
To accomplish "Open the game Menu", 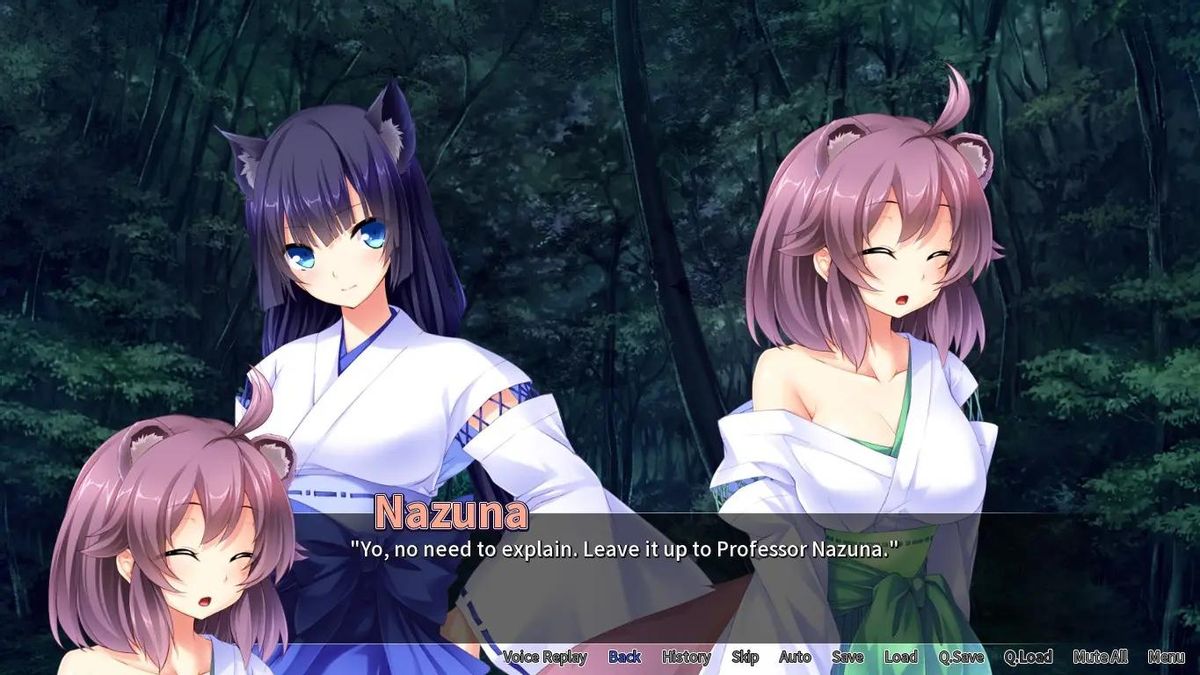I will coord(1166,657).
